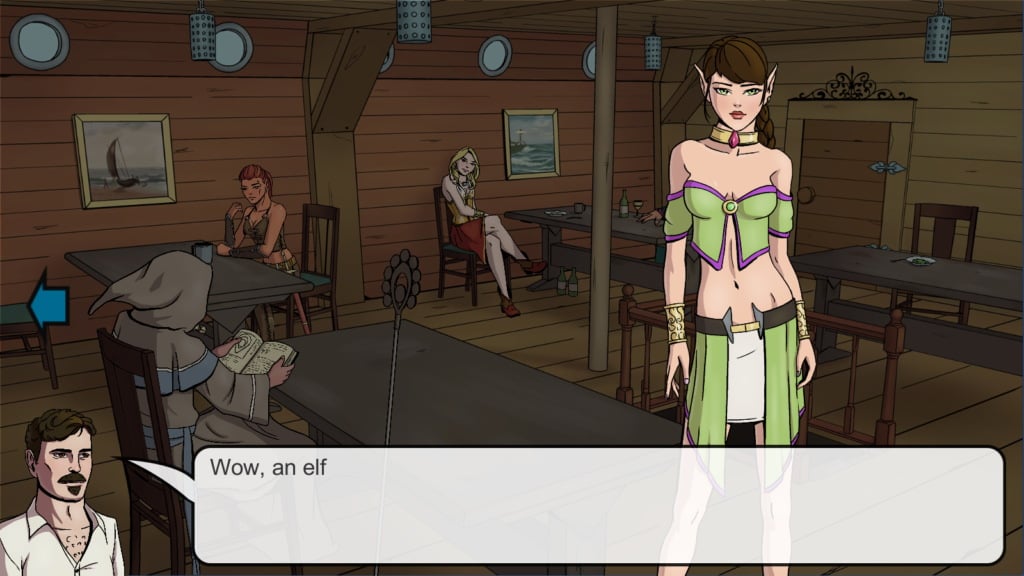Advance the "Wow, an elf" dialogue box
Screen dimensions: 1024x576
[598, 505]
